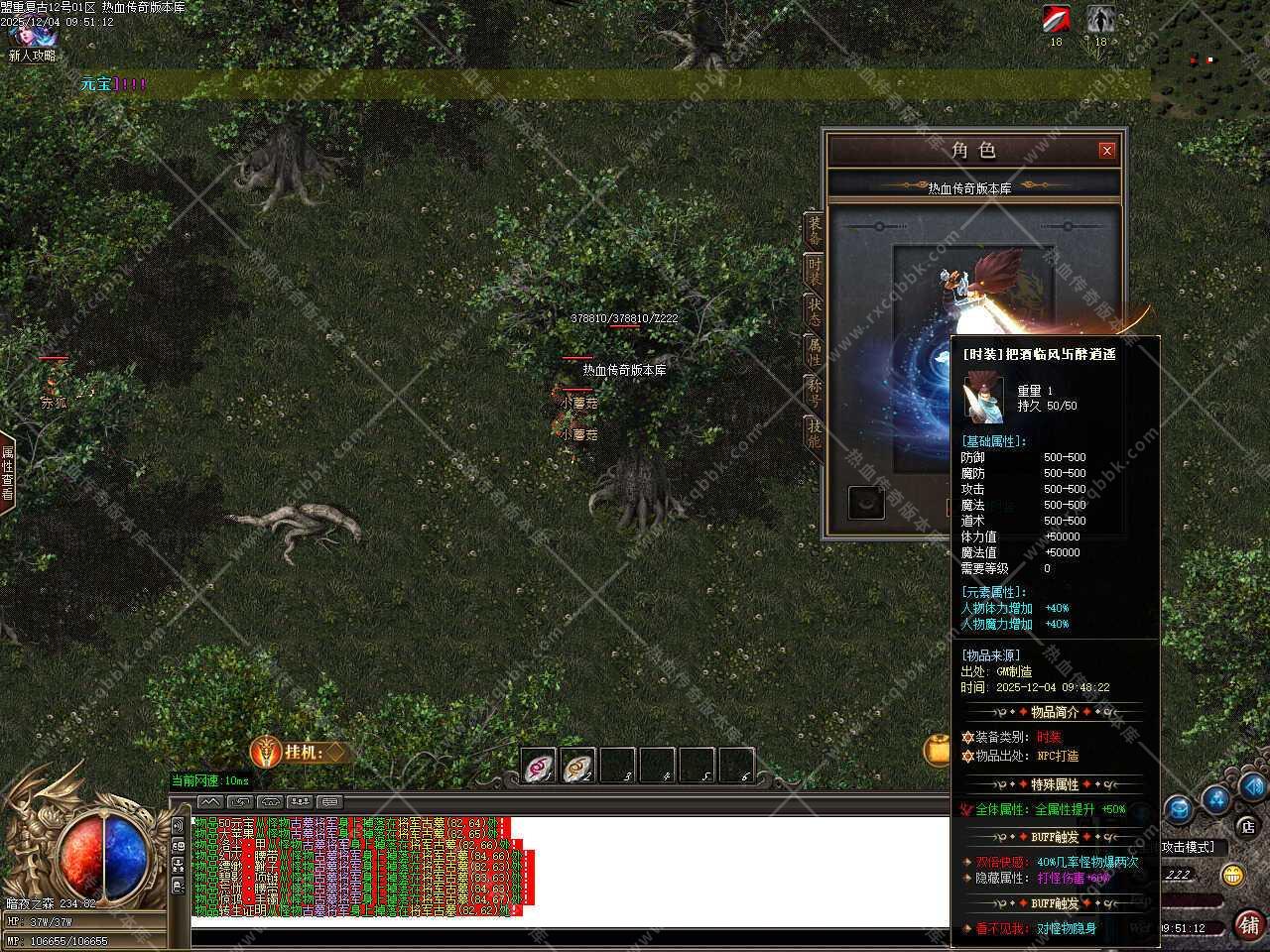
Task: Open the 铺 stall button
Action: pos(1249,925)
